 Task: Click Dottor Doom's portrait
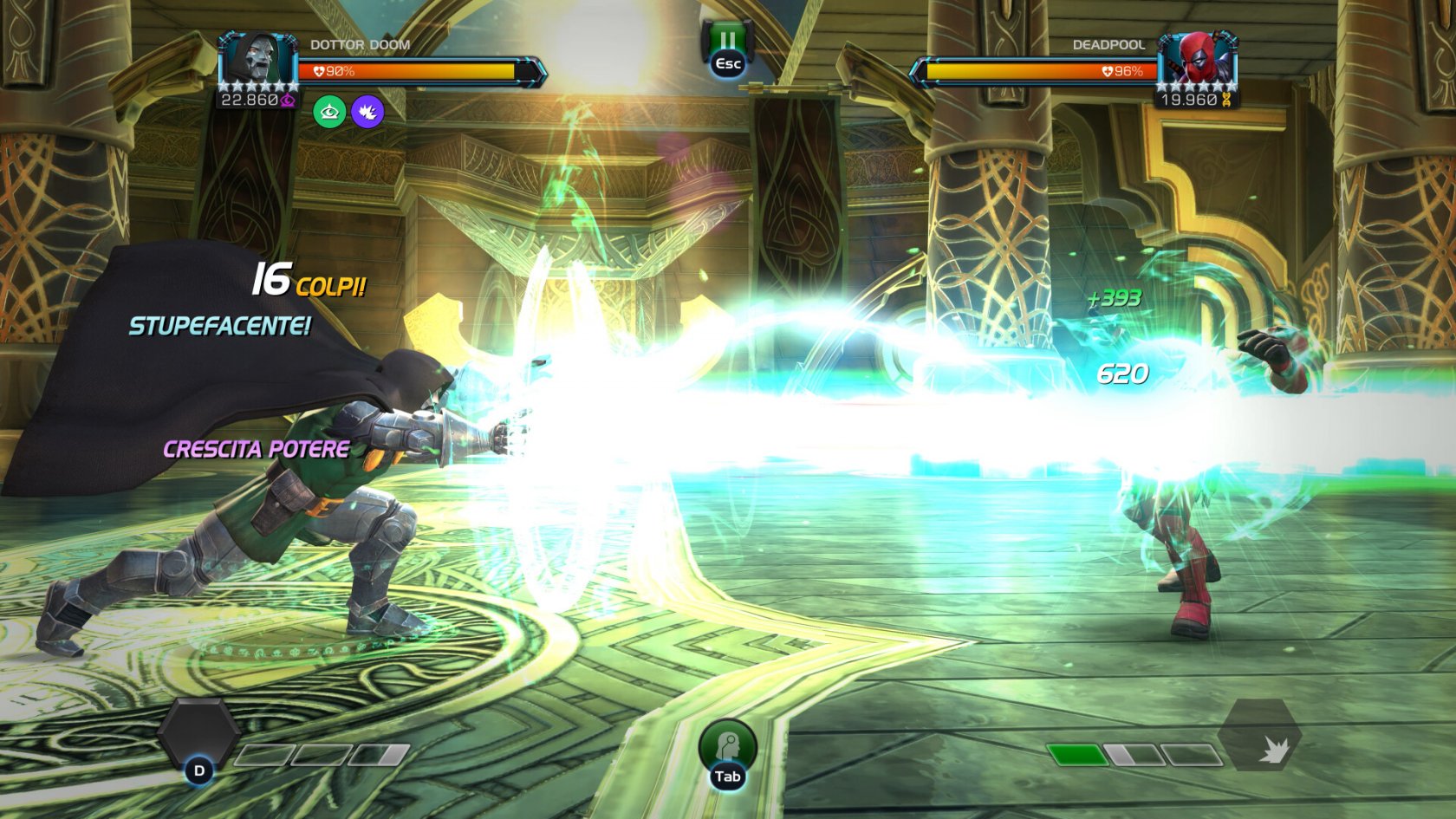click(x=257, y=60)
